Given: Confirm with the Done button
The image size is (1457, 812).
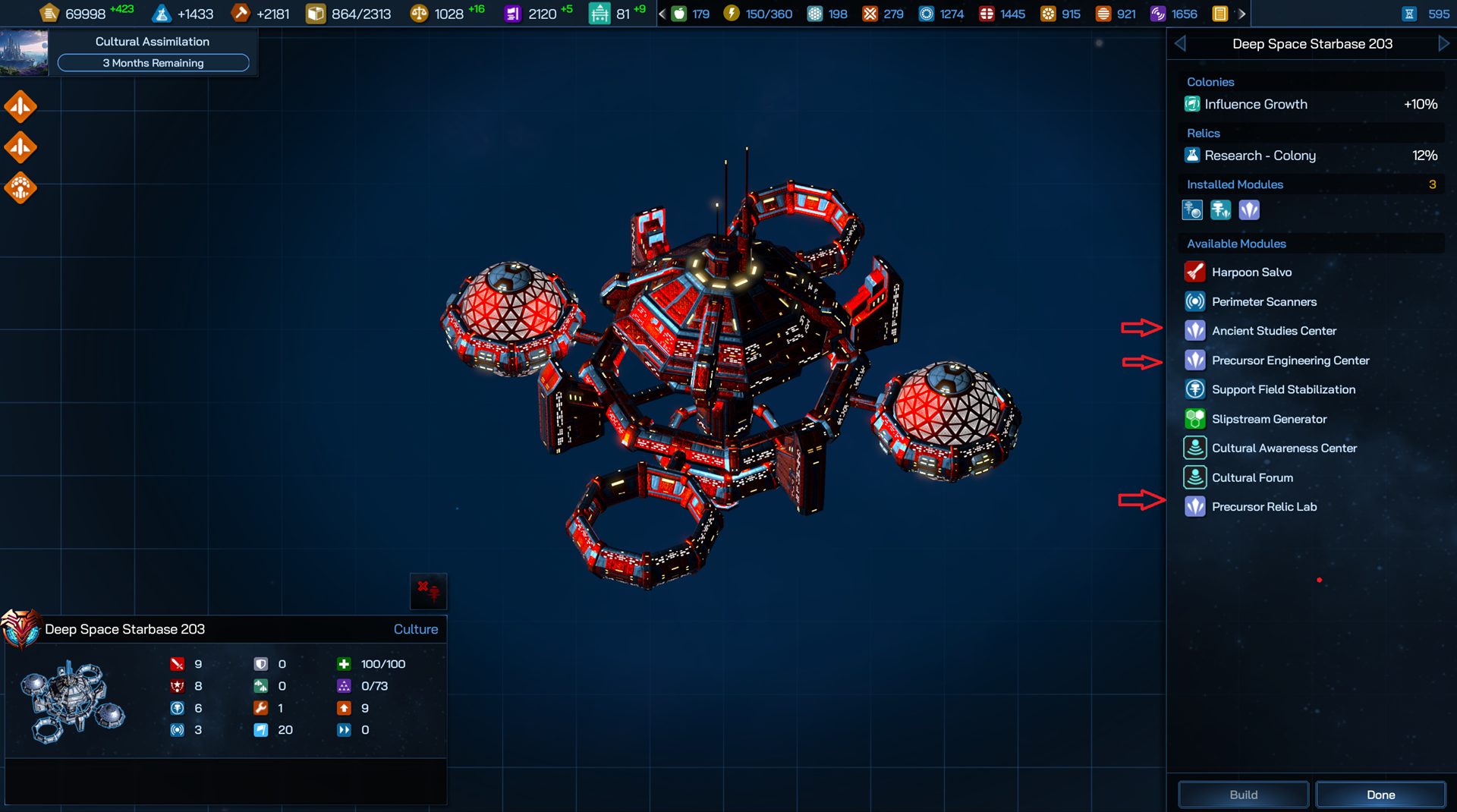Looking at the screenshot, I should 1380,795.
